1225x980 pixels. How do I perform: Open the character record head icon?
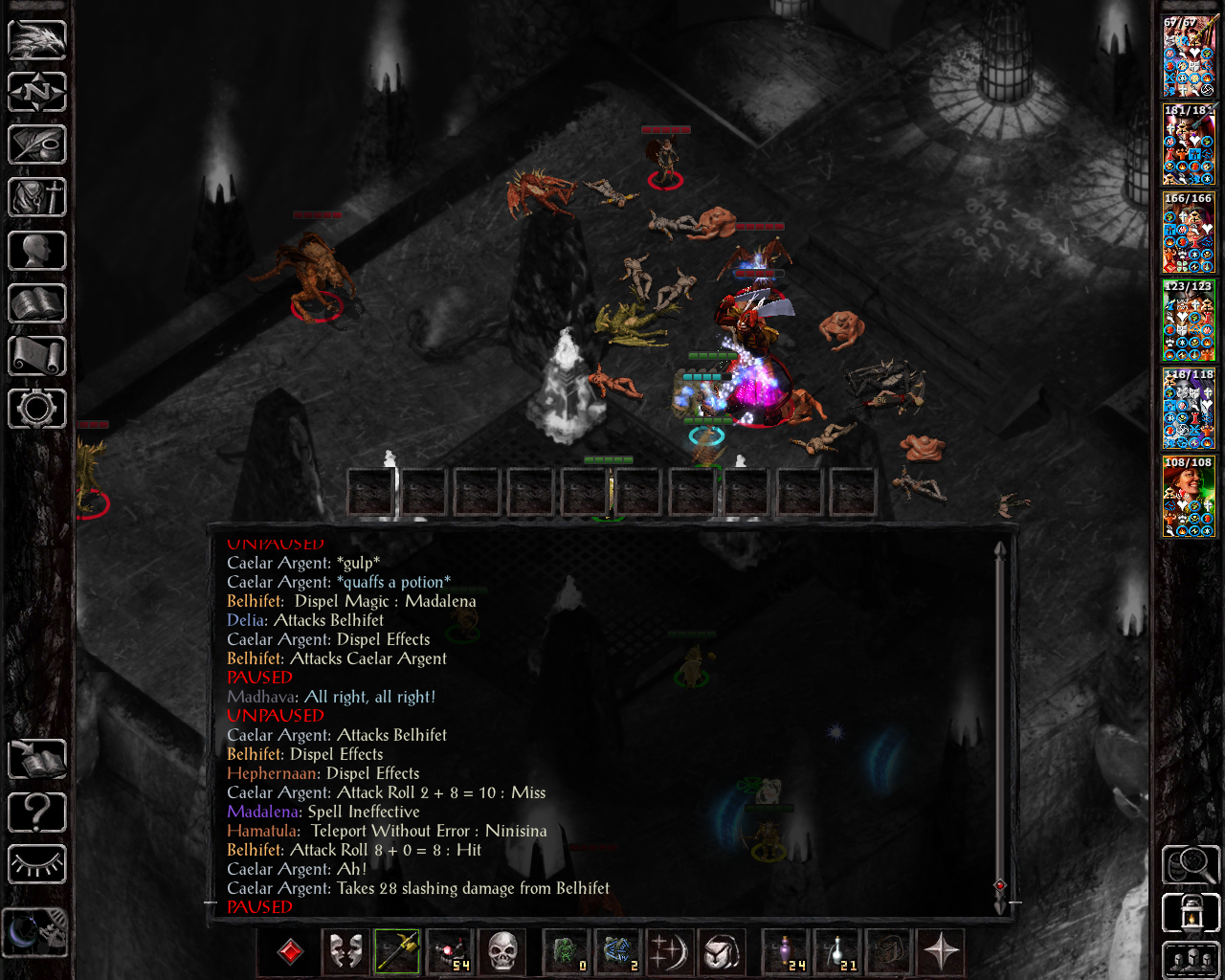tap(37, 251)
